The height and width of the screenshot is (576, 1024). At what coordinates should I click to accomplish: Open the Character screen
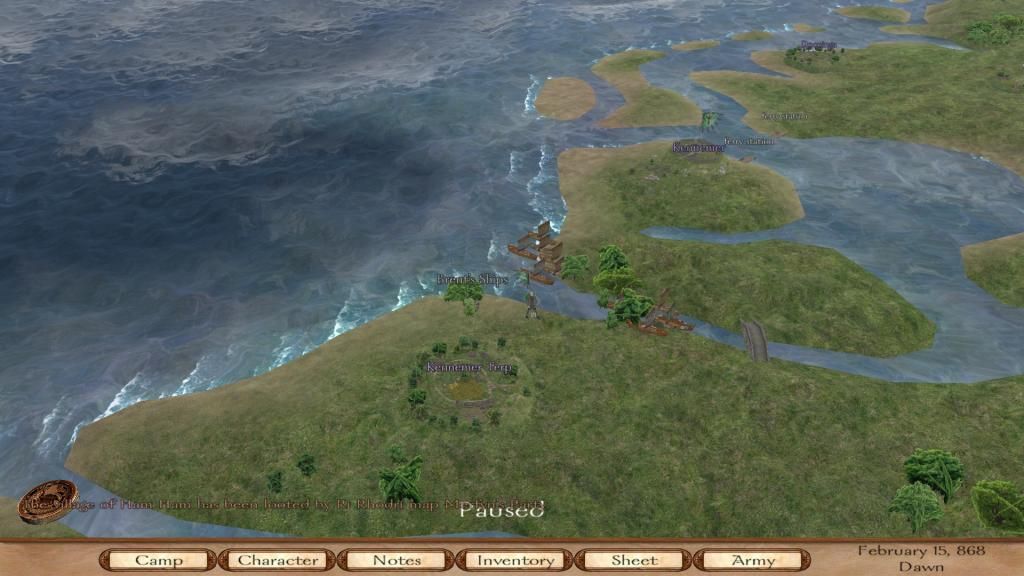(277, 560)
